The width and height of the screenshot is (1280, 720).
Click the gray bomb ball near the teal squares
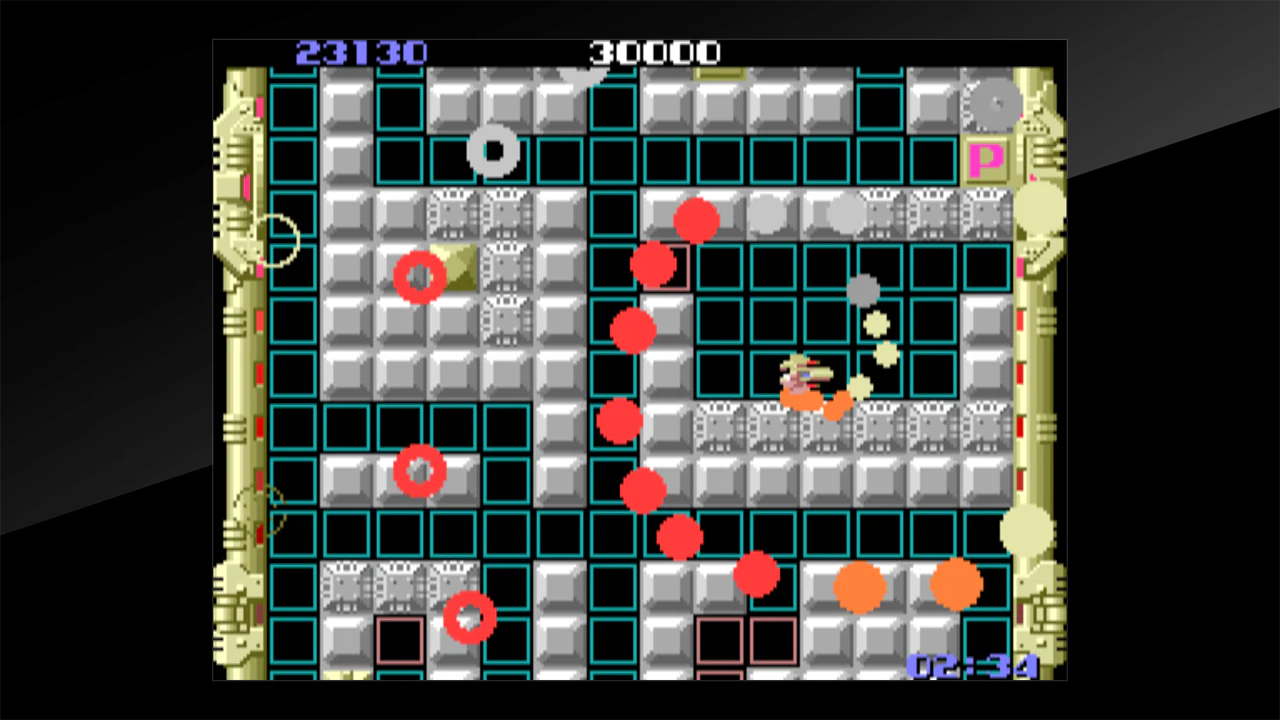point(865,290)
